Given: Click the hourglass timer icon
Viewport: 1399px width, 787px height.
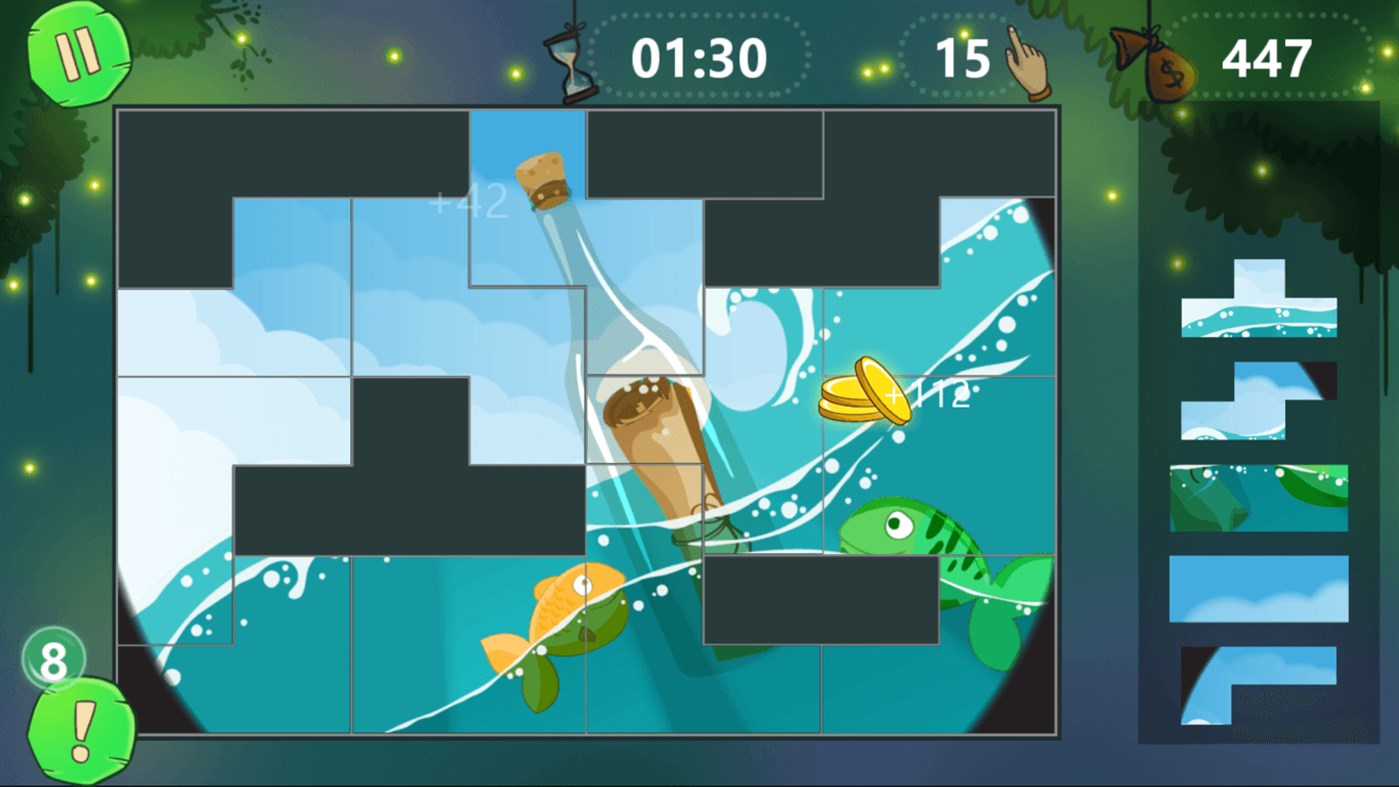Looking at the screenshot, I should coord(571,60).
